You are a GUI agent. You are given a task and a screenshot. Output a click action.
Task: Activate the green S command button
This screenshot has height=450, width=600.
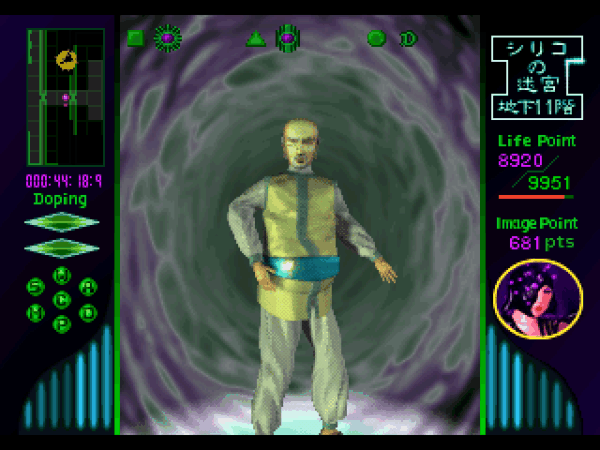pos(35,287)
